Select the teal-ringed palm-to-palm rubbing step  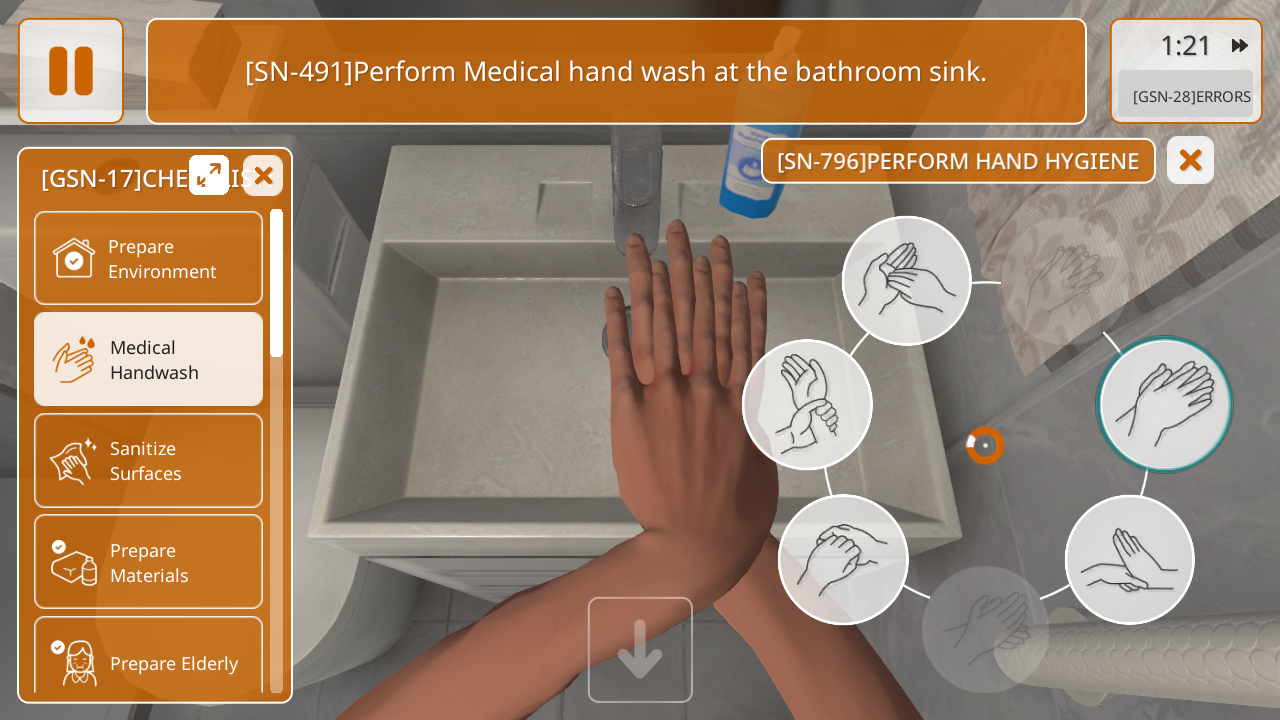point(1164,404)
